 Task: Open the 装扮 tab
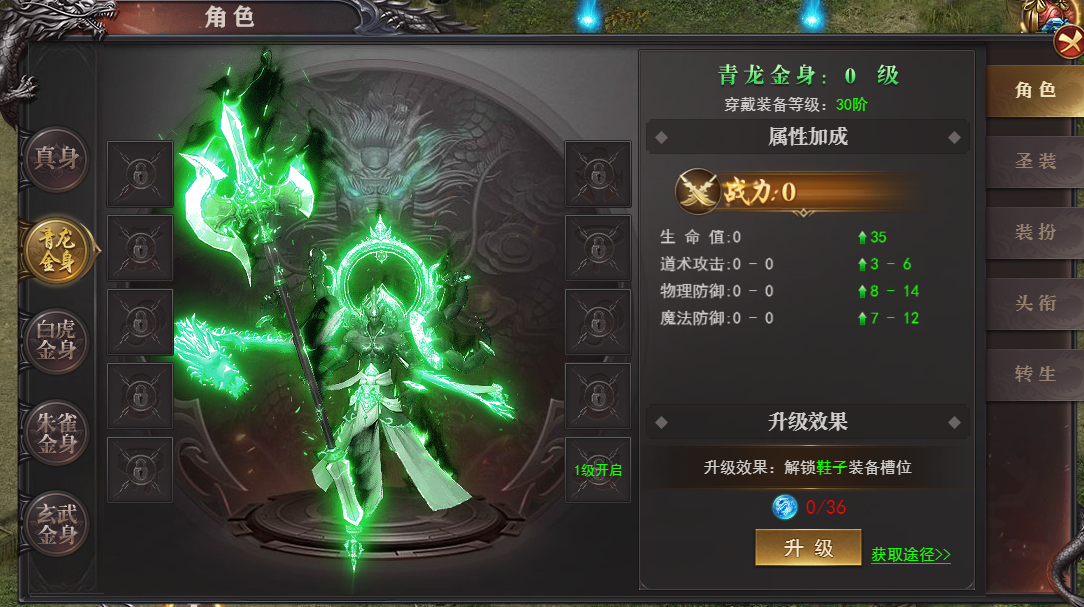click(1035, 232)
